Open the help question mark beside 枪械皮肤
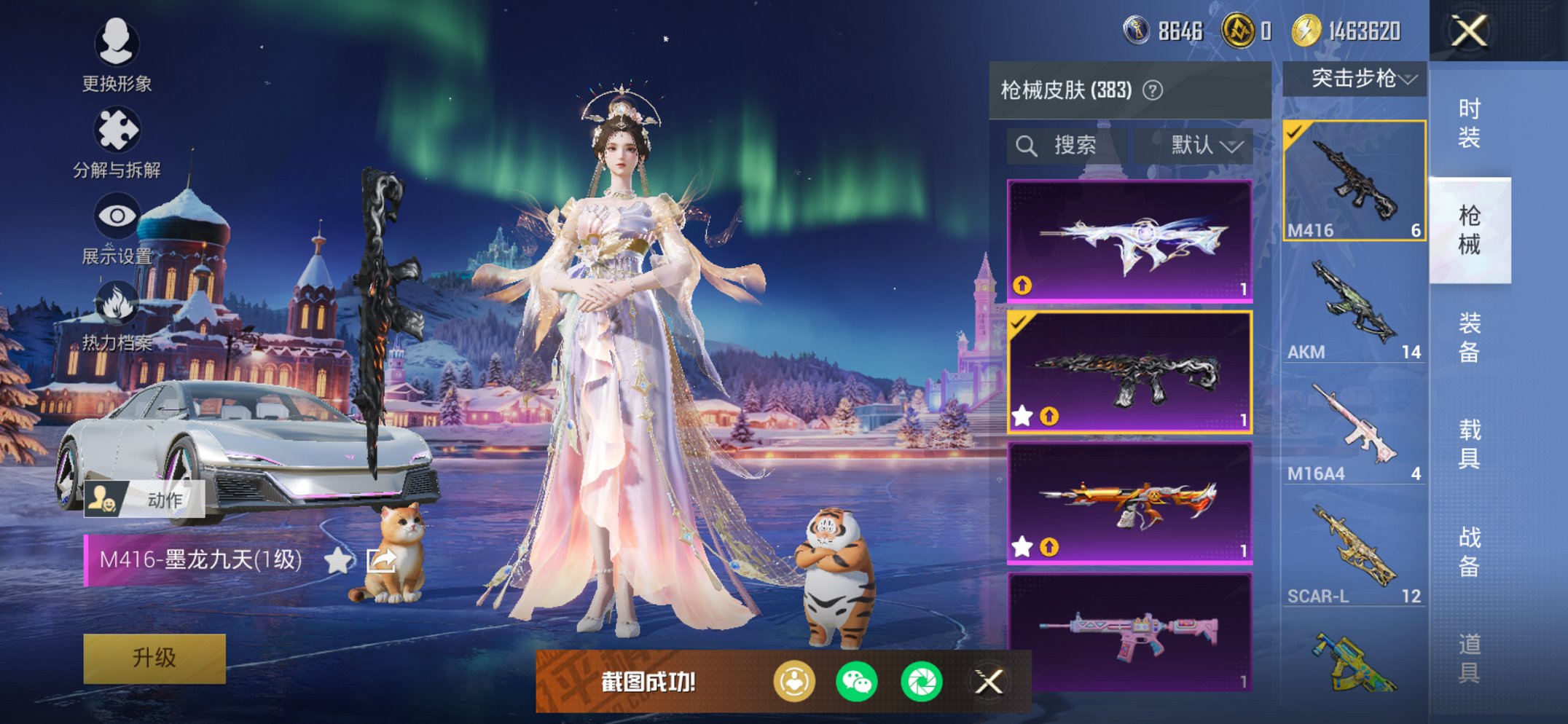Screen dimensions: 1568x724 (1153, 90)
